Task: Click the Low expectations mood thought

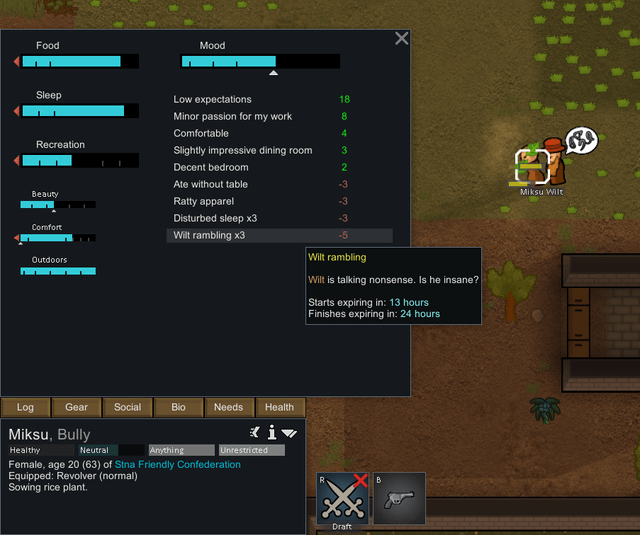Action: 262,99
